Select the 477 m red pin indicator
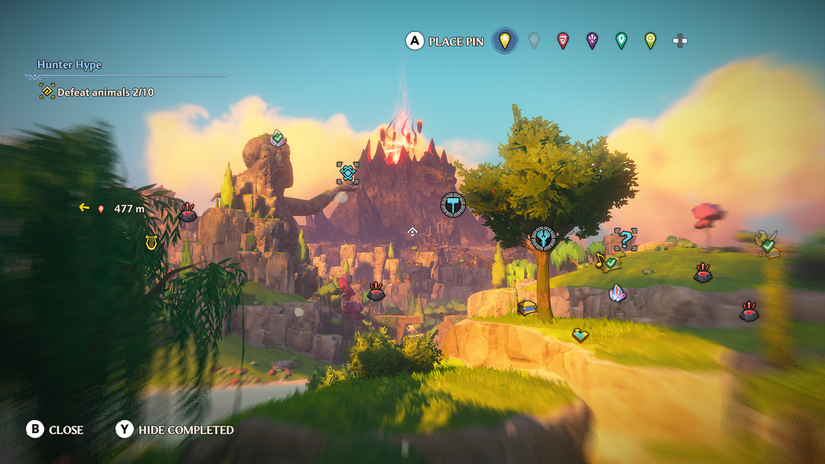 (101, 209)
